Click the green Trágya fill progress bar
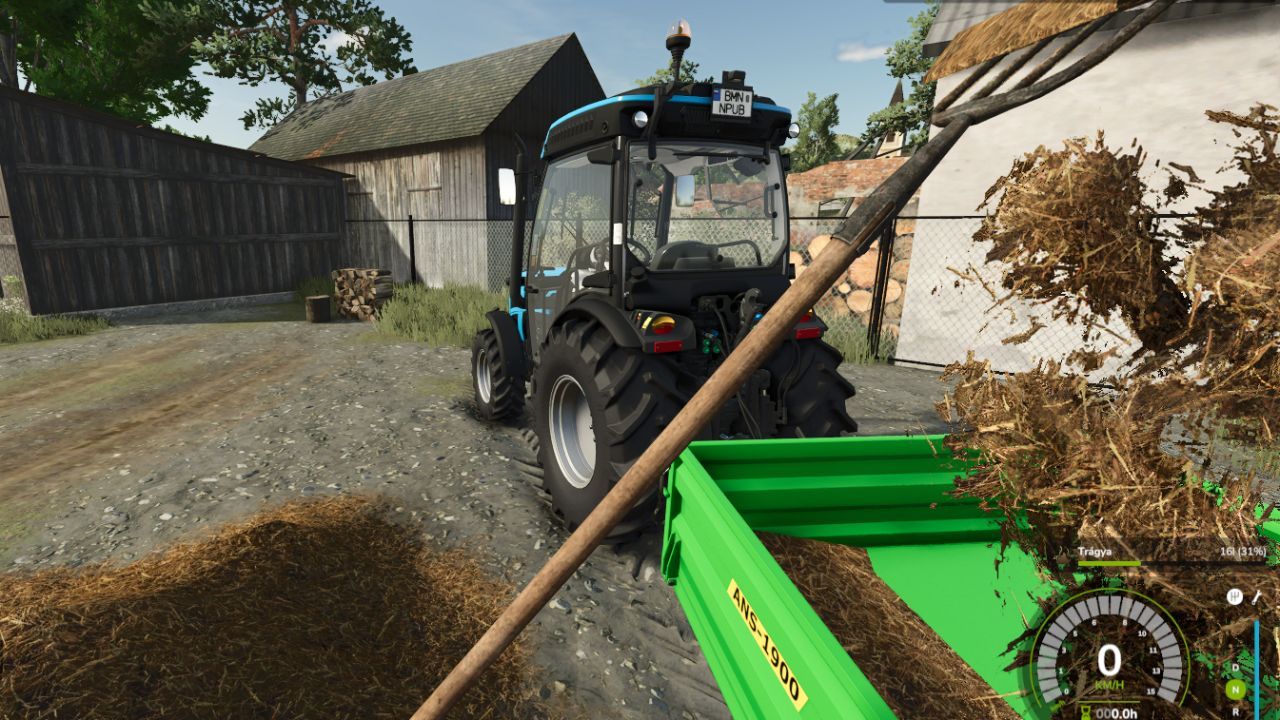The image size is (1280, 720). [1108, 563]
